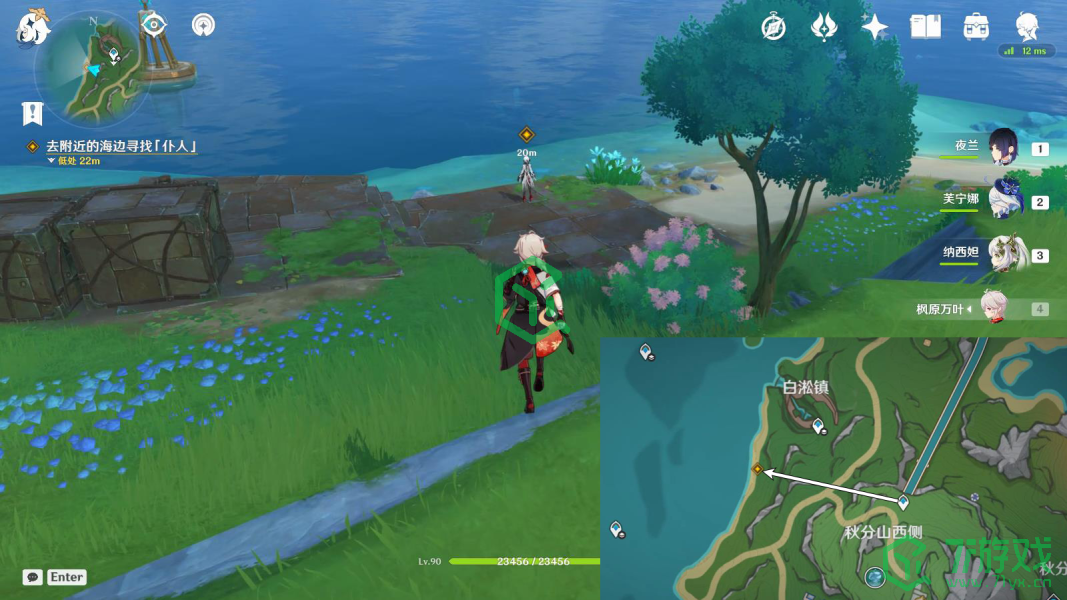
Task: Click the round star icon right of the eye icon
Action: [x=204, y=25]
